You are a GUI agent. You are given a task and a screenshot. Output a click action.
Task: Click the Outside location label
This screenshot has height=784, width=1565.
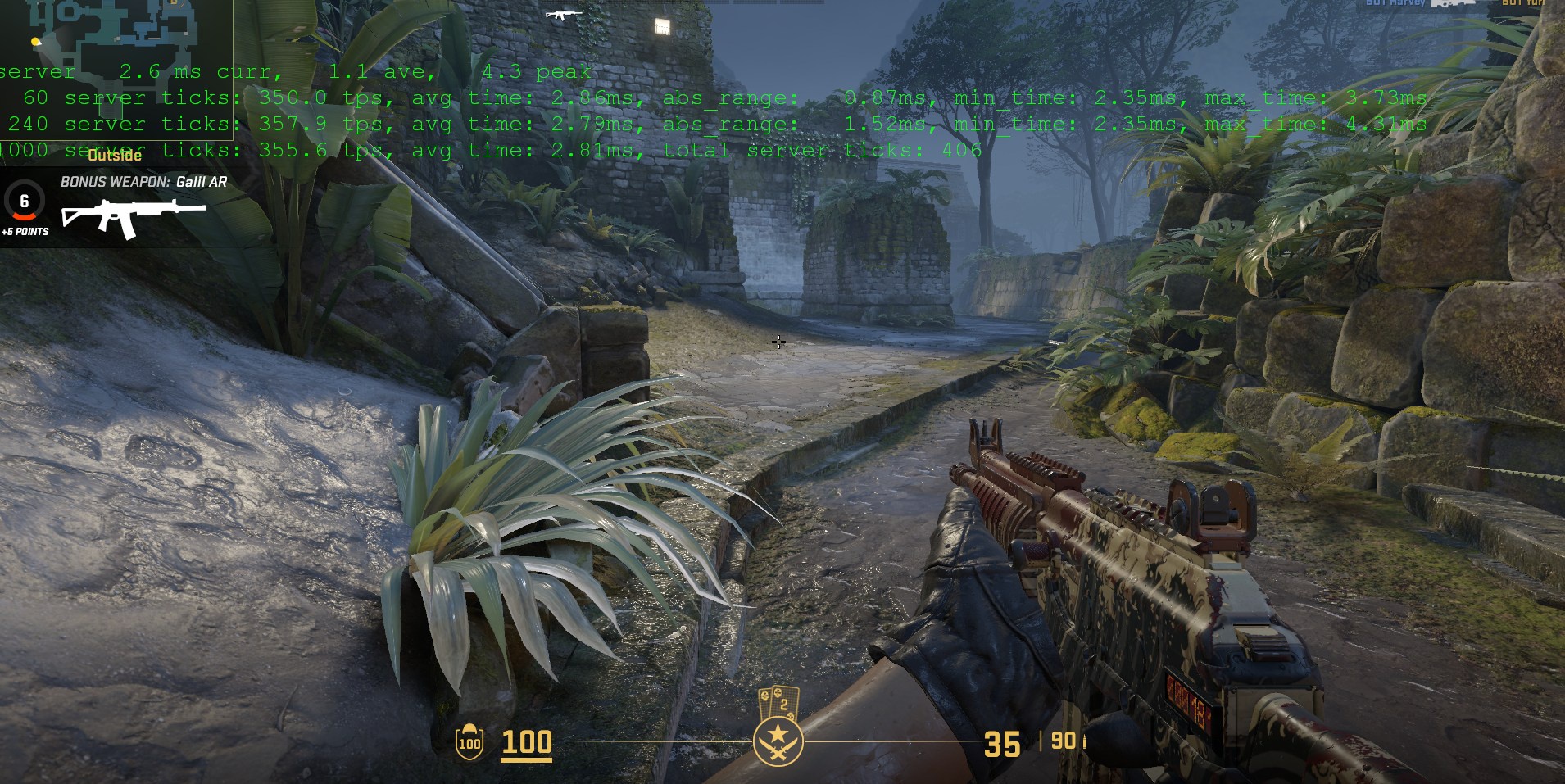tap(116, 155)
